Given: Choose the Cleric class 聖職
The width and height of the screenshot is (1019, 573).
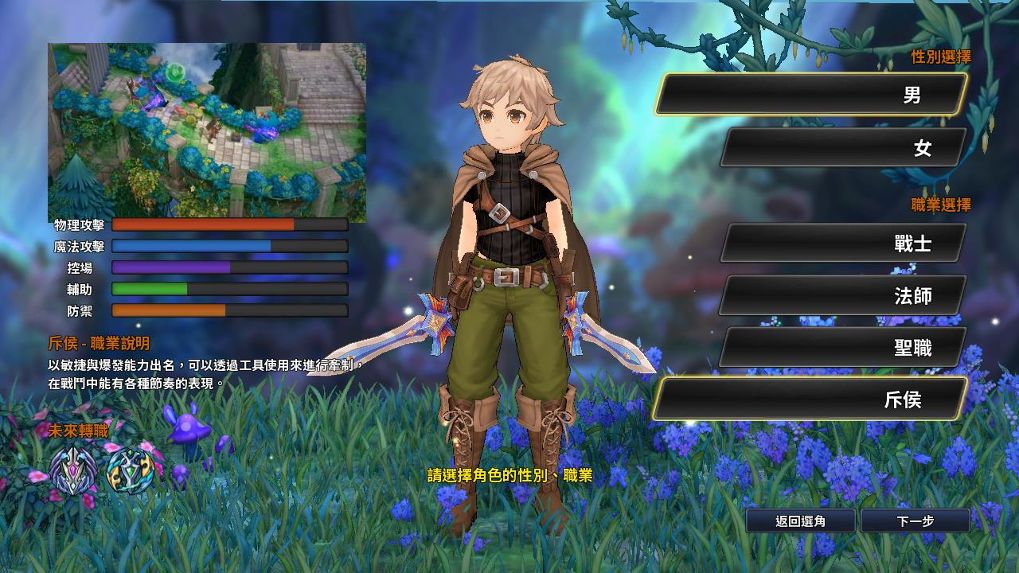Looking at the screenshot, I should coord(843,348).
